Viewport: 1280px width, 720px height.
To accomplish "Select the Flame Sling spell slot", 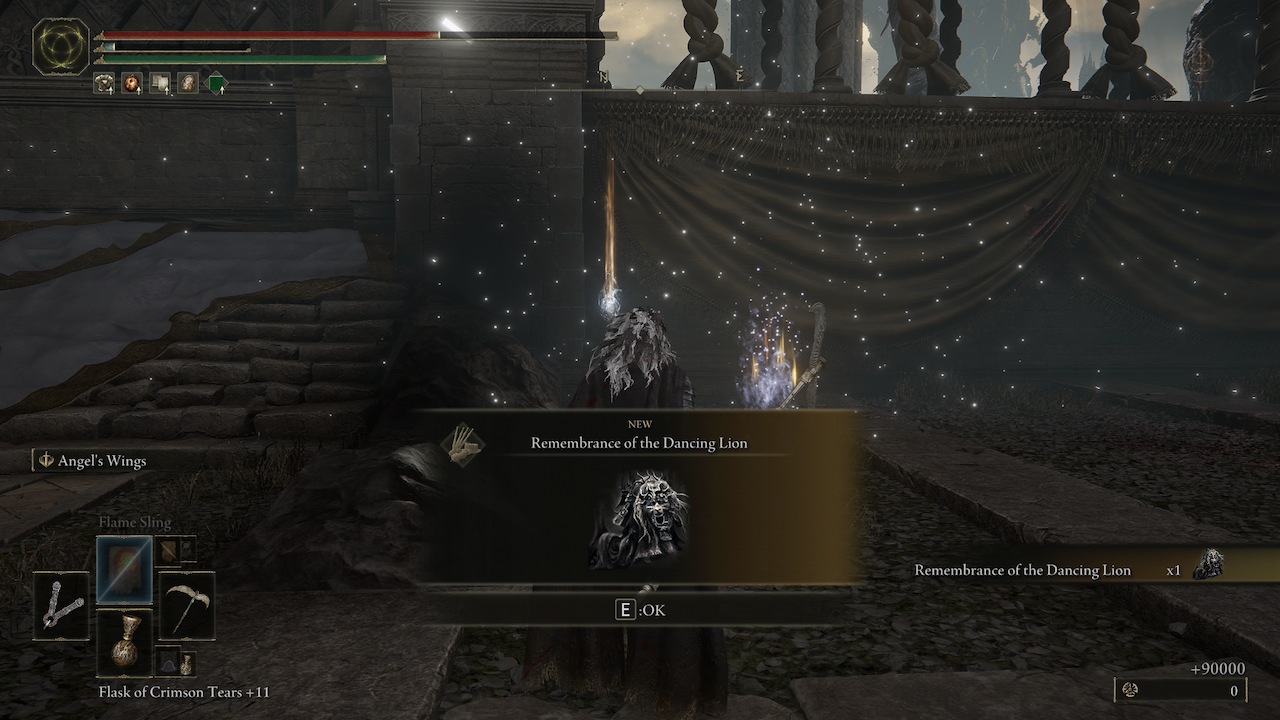I will (x=125, y=569).
